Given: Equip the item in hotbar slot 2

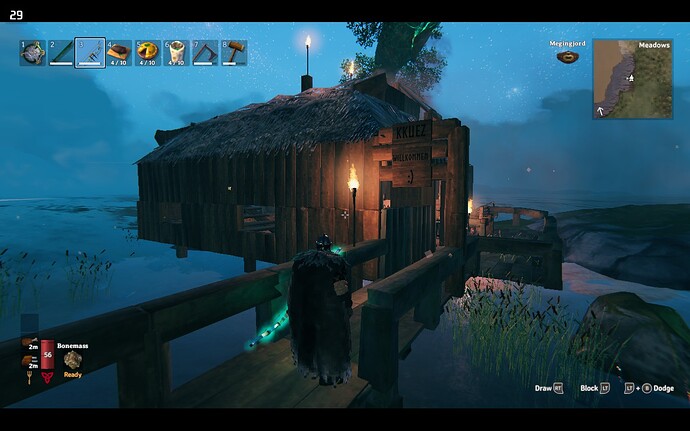Looking at the screenshot, I should coord(61,52).
